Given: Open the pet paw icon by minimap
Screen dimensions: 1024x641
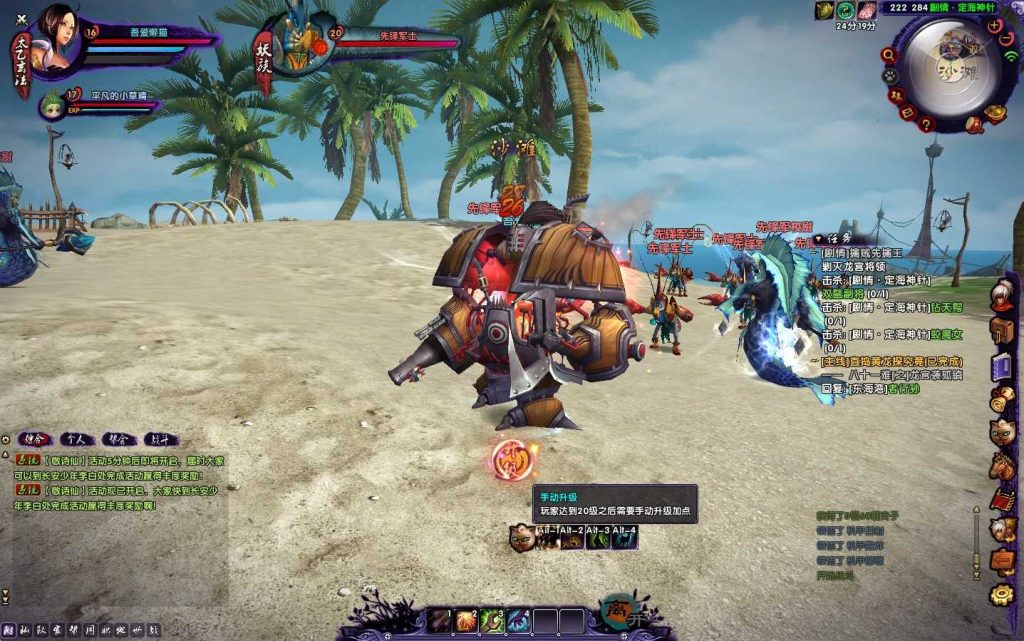Looking at the screenshot, I should tap(889, 75).
